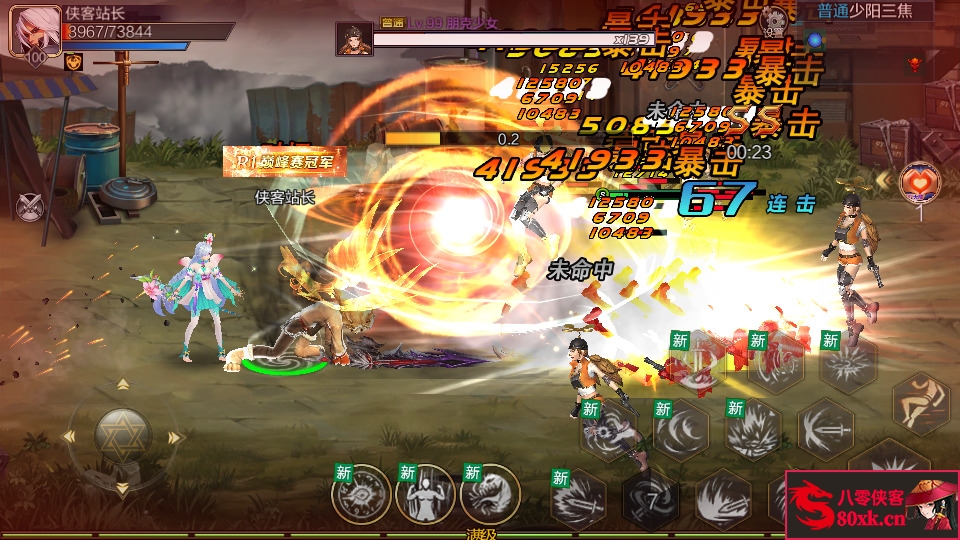This screenshot has width=960, height=540.
Task: Tap the virtual joystick star pad
Action: click(x=122, y=436)
